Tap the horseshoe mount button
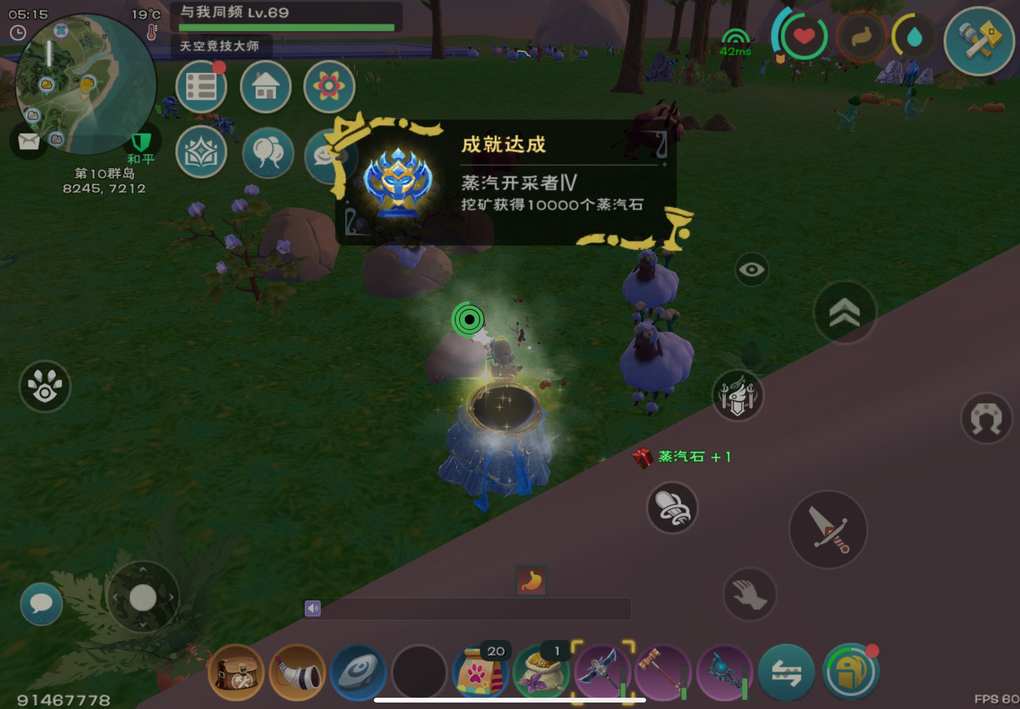This screenshot has height=709, width=1020. click(x=986, y=418)
